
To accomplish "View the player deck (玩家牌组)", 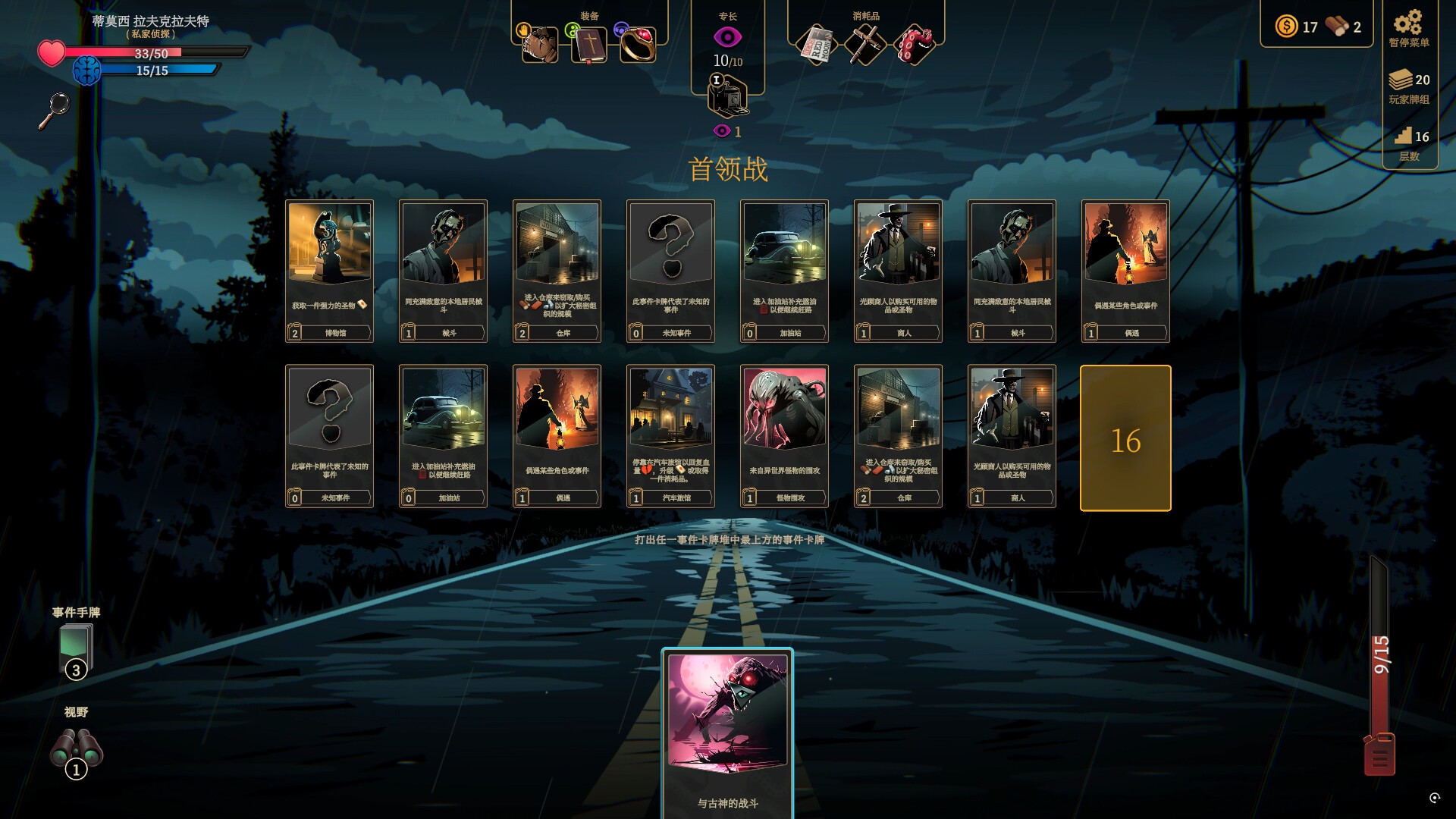I will coord(1407,80).
